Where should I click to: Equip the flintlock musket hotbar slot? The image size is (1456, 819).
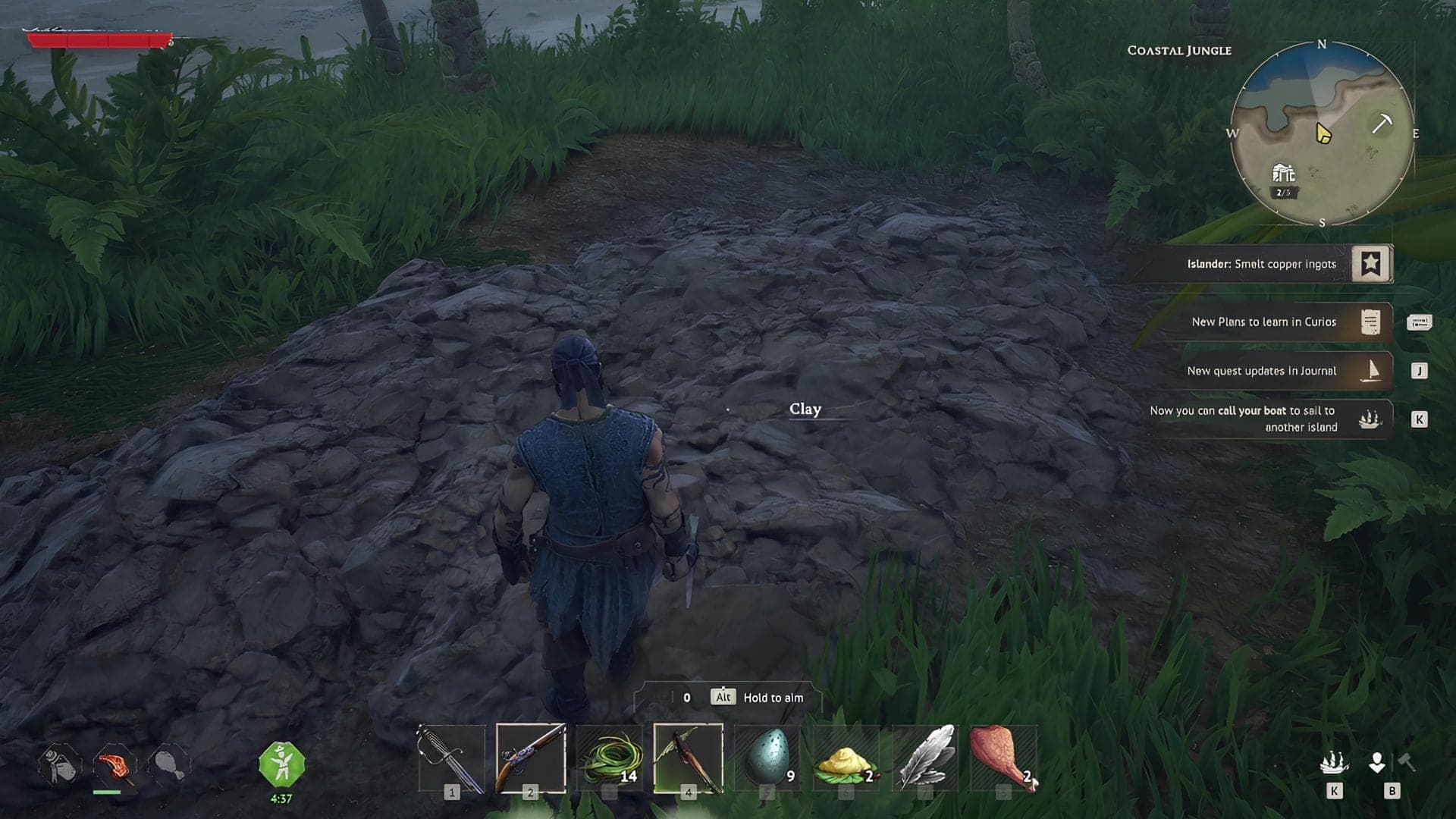[531, 758]
